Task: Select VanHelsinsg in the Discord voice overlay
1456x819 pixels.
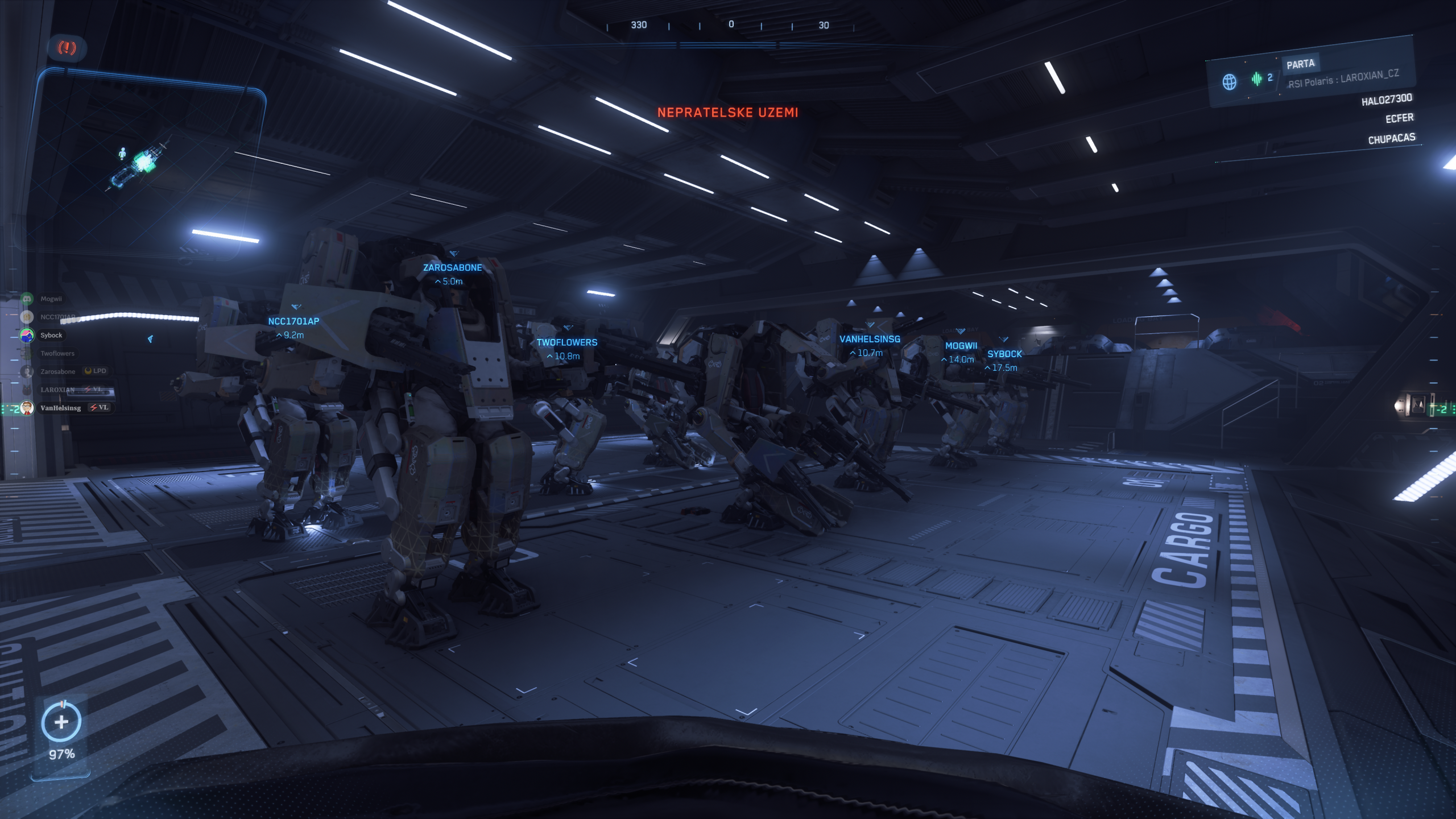Action: click(60, 408)
